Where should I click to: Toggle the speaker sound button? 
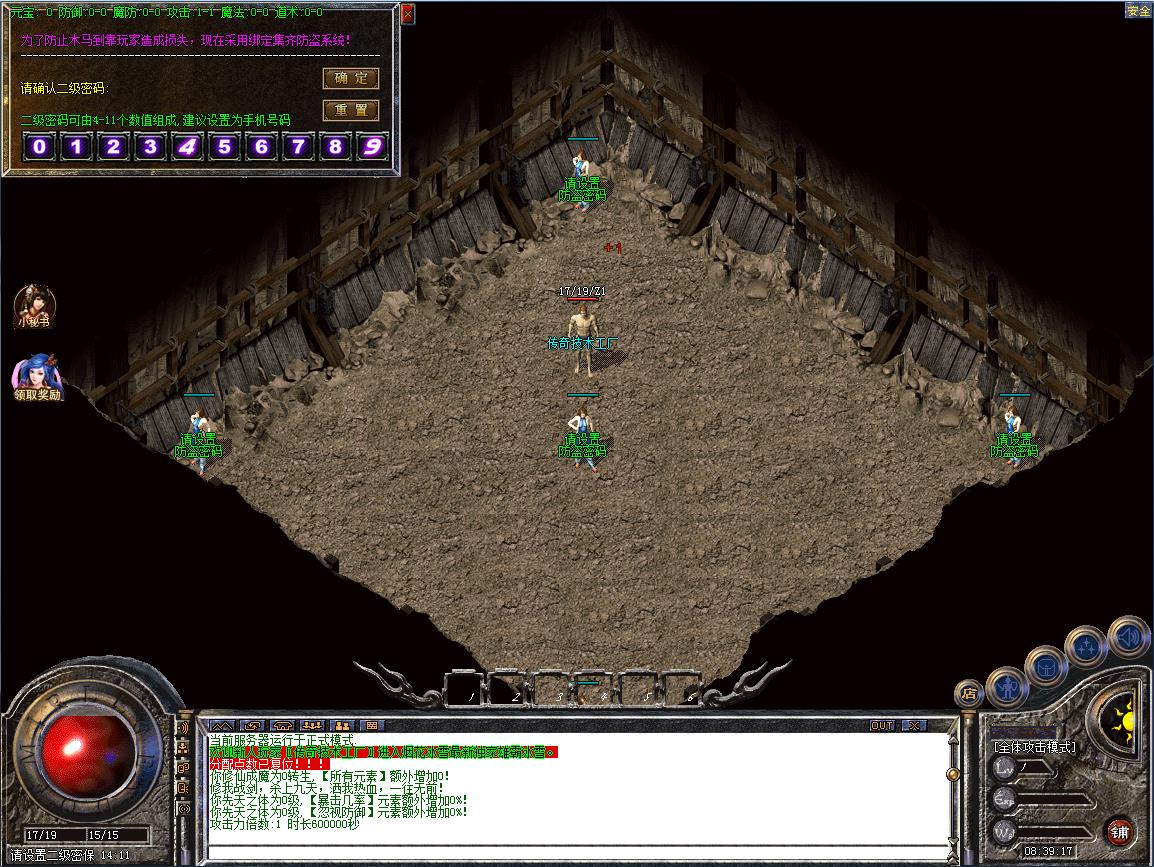point(1129,636)
